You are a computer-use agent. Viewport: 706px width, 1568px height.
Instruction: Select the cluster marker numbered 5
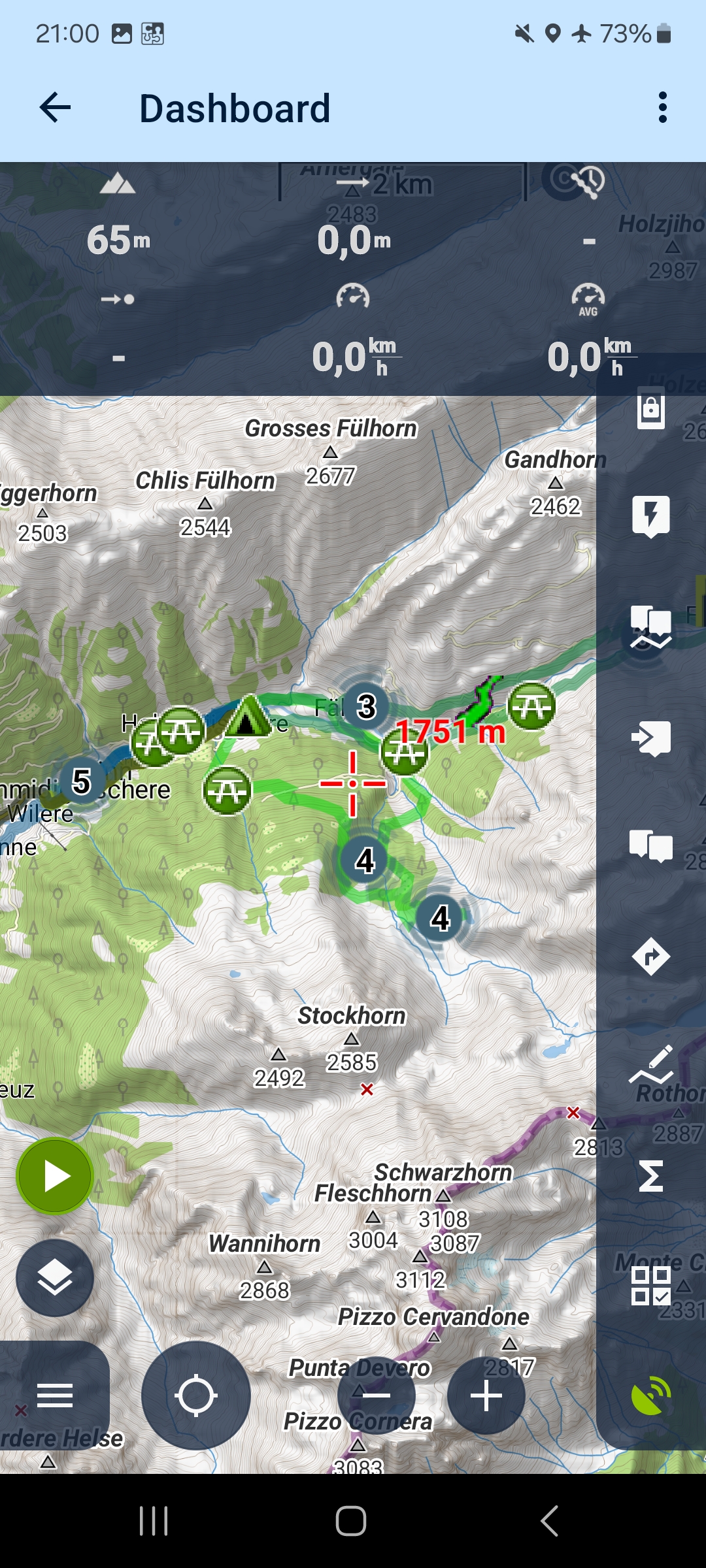coord(81,781)
